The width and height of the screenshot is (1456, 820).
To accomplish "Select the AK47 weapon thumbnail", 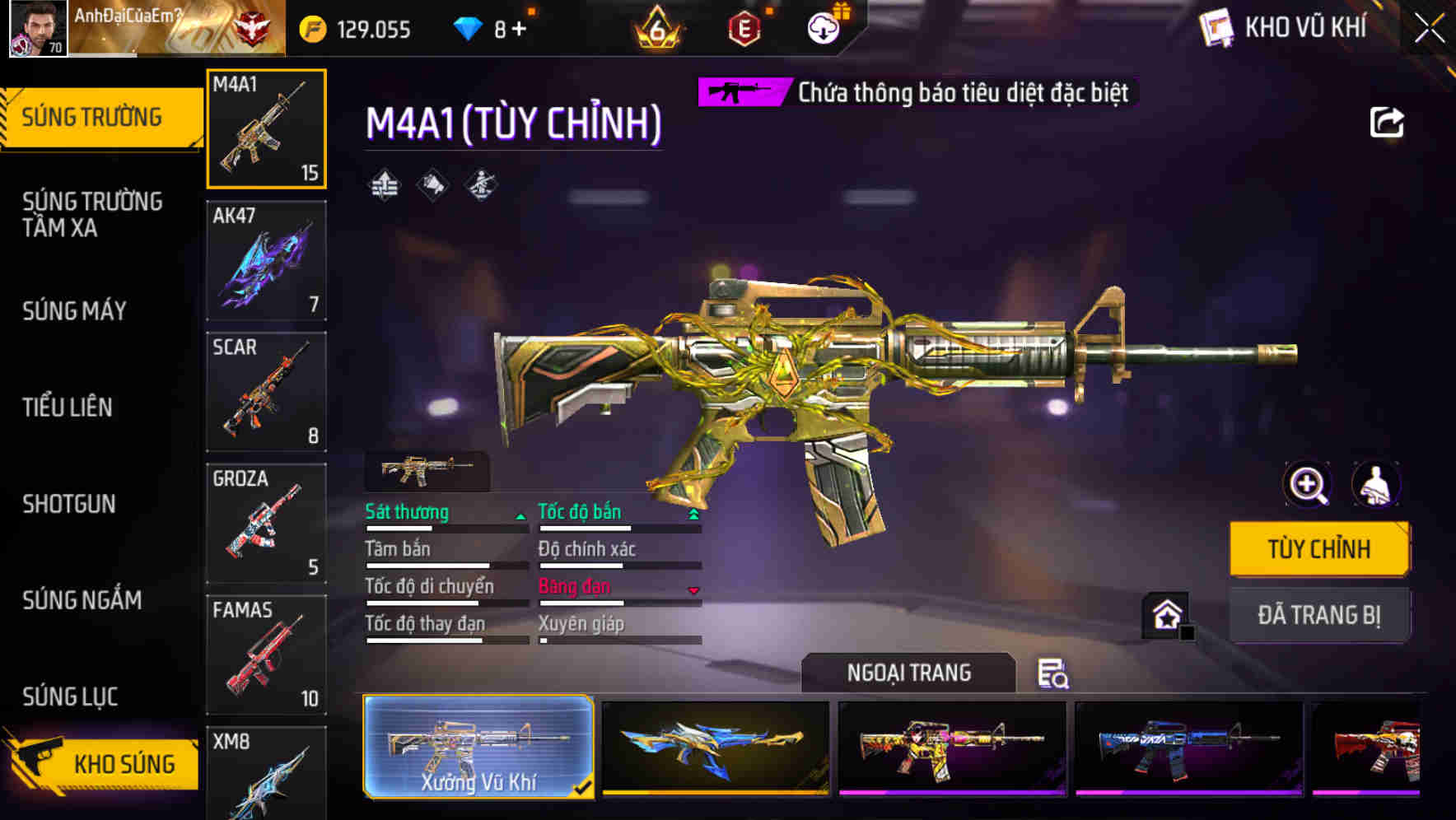I will [266, 259].
